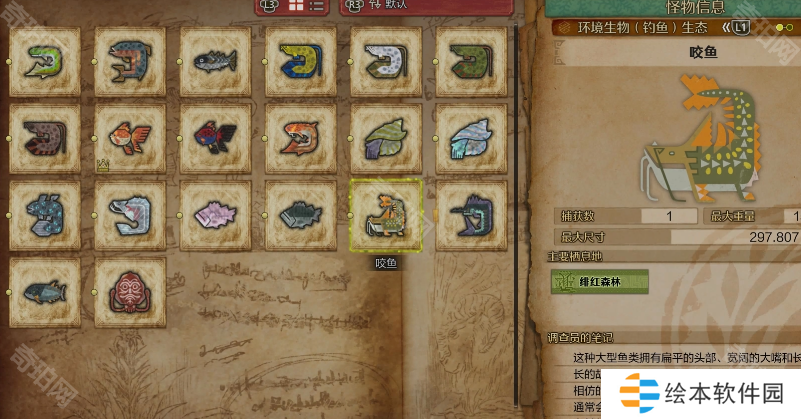The image size is (801, 419).
Task: Choose the red octopus tile
Action: pyautogui.click(x=130, y=292)
